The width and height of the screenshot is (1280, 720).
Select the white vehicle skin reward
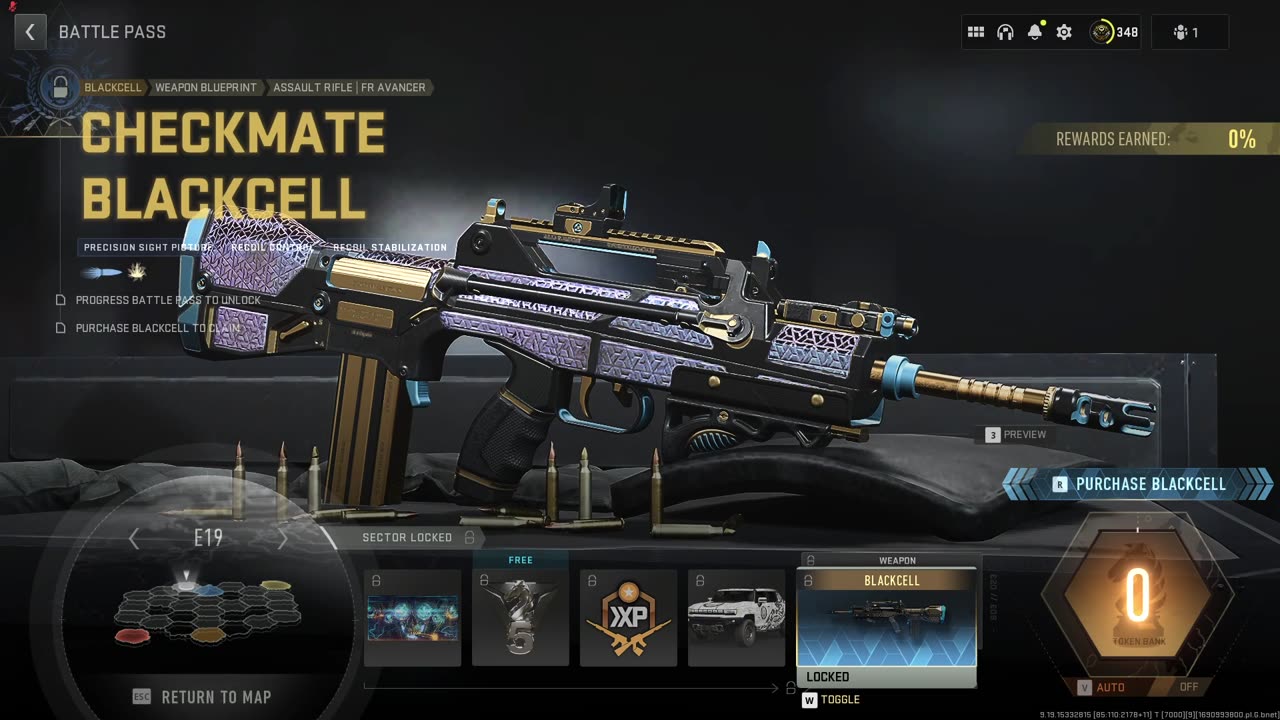(736, 618)
